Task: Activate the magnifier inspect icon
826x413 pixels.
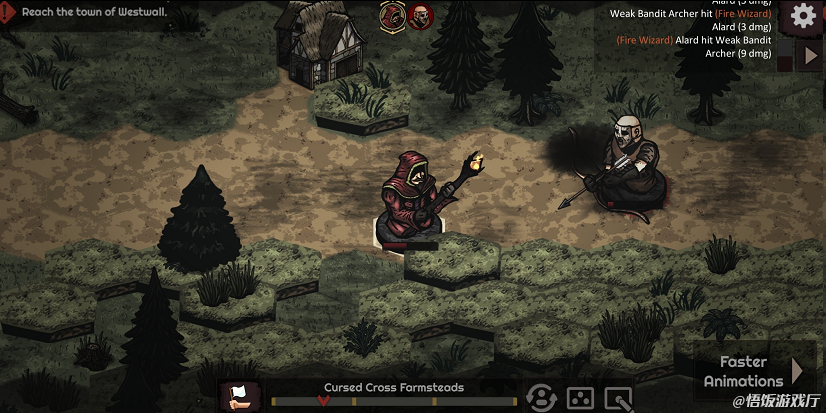Action: (619, 399)
